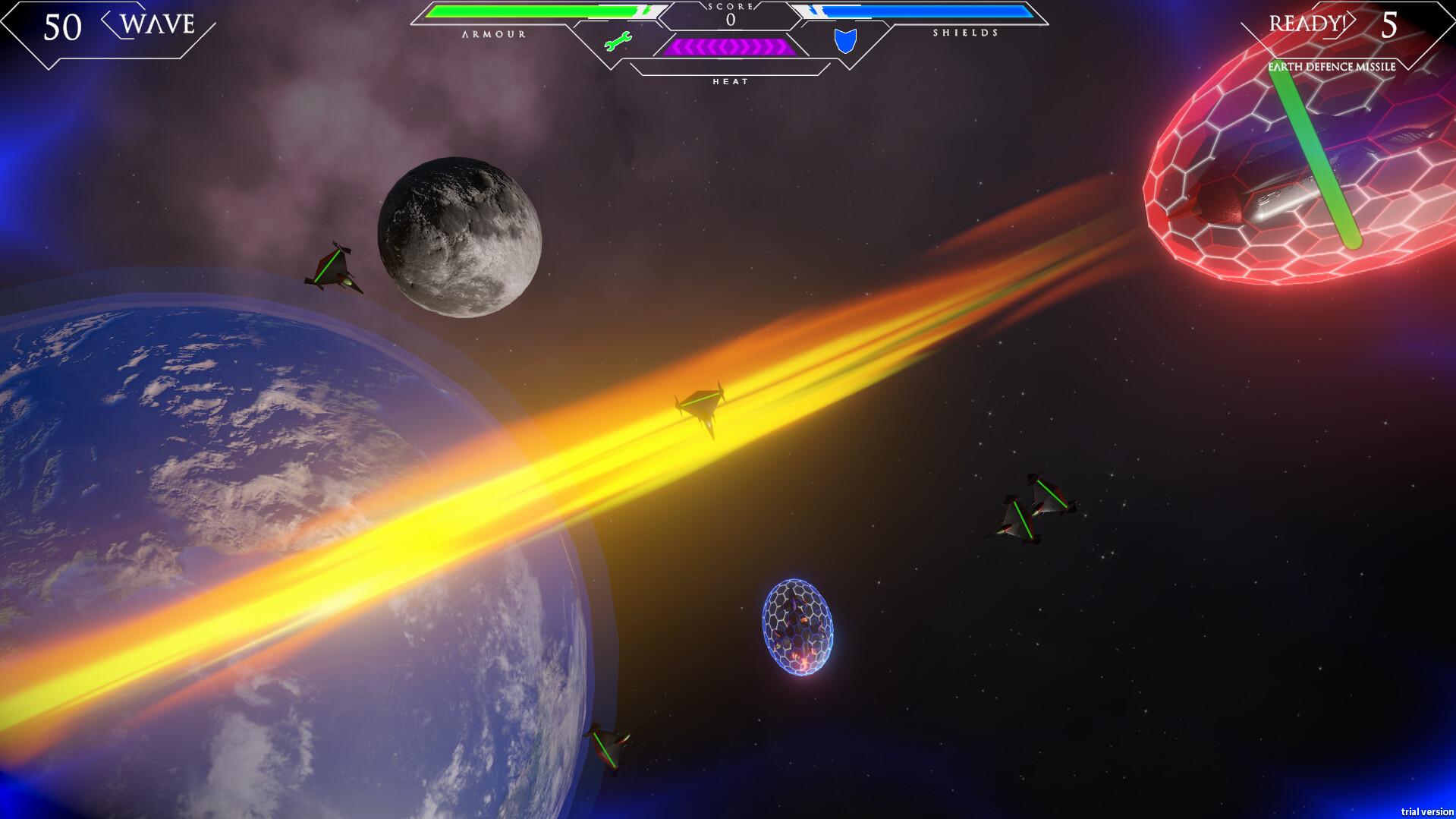The height and width of the screenshot is (819, 1456).
Task: Click the green wrench repair icon
Action: pos(618,41)
